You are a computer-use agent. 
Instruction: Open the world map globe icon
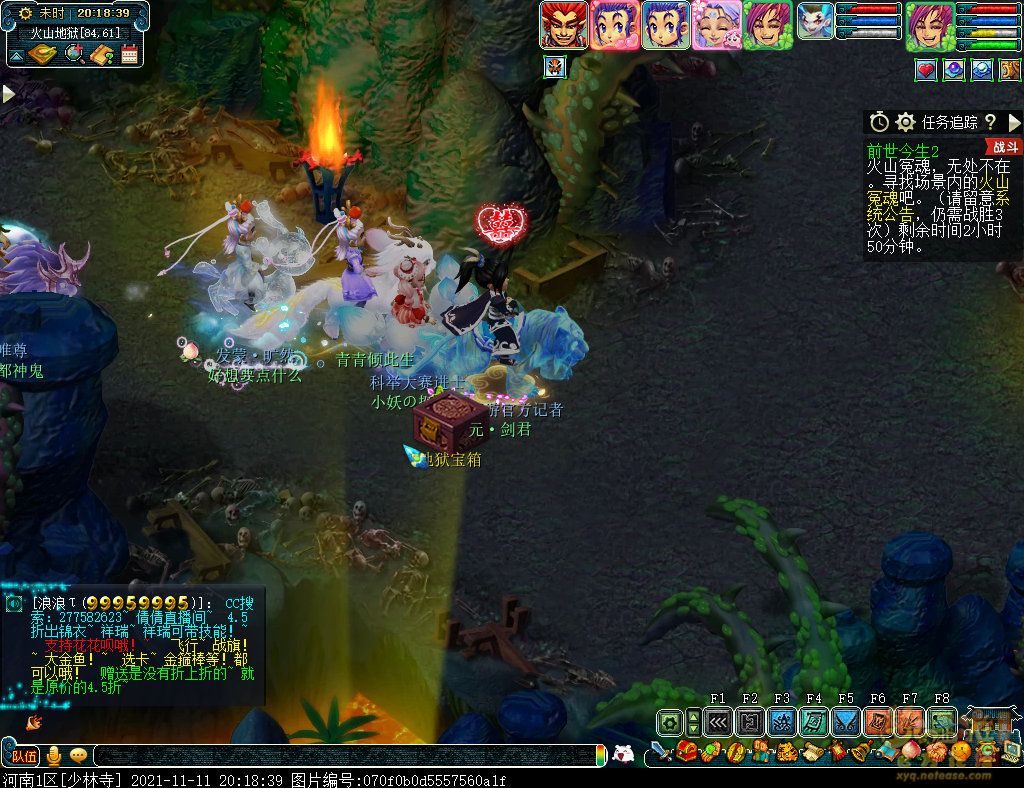click(x=75, y=54)
